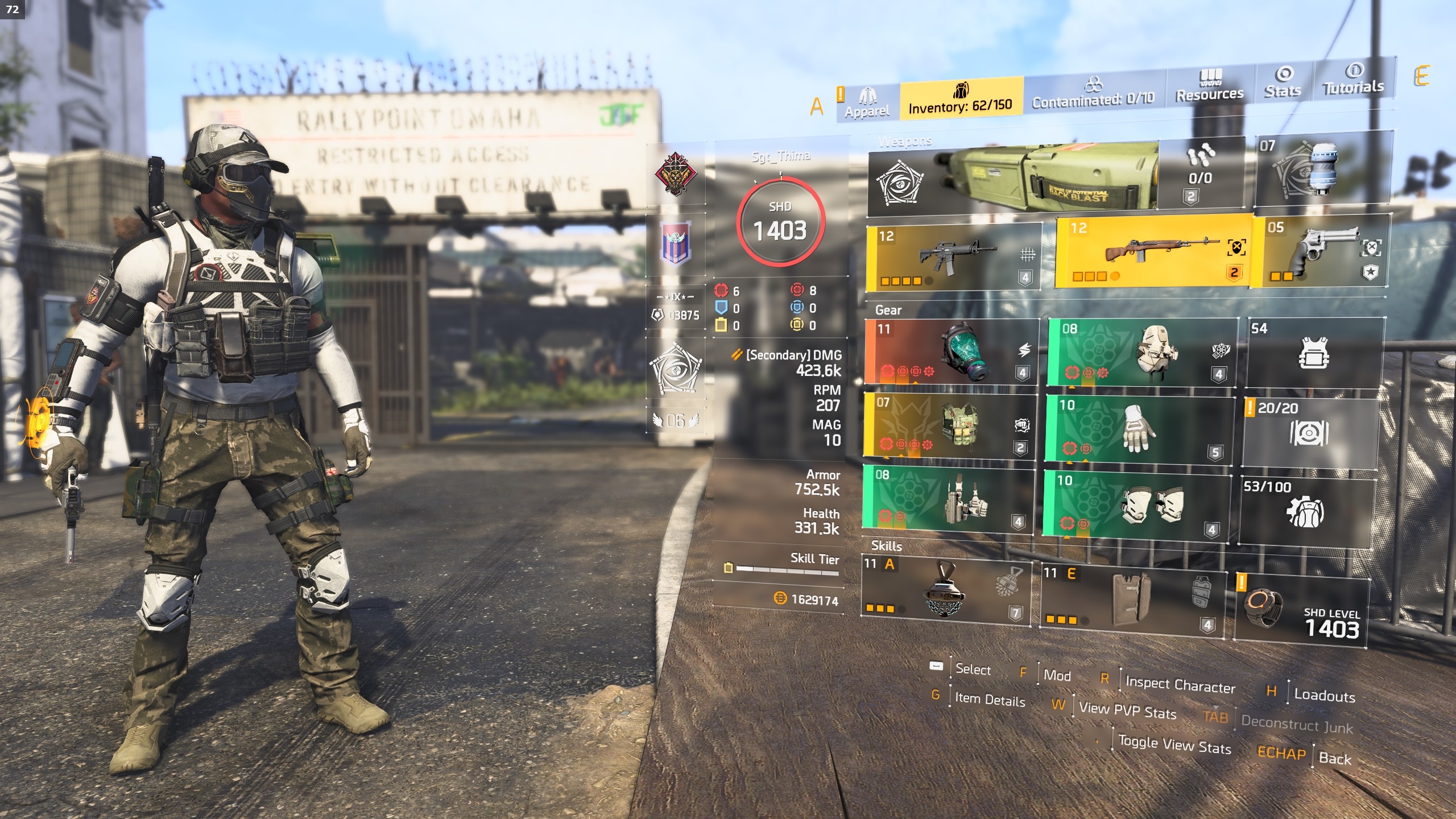Switch to the Resources tab
The height and width of the screenshot is (819, 1456).
[x=1210, y=87]
